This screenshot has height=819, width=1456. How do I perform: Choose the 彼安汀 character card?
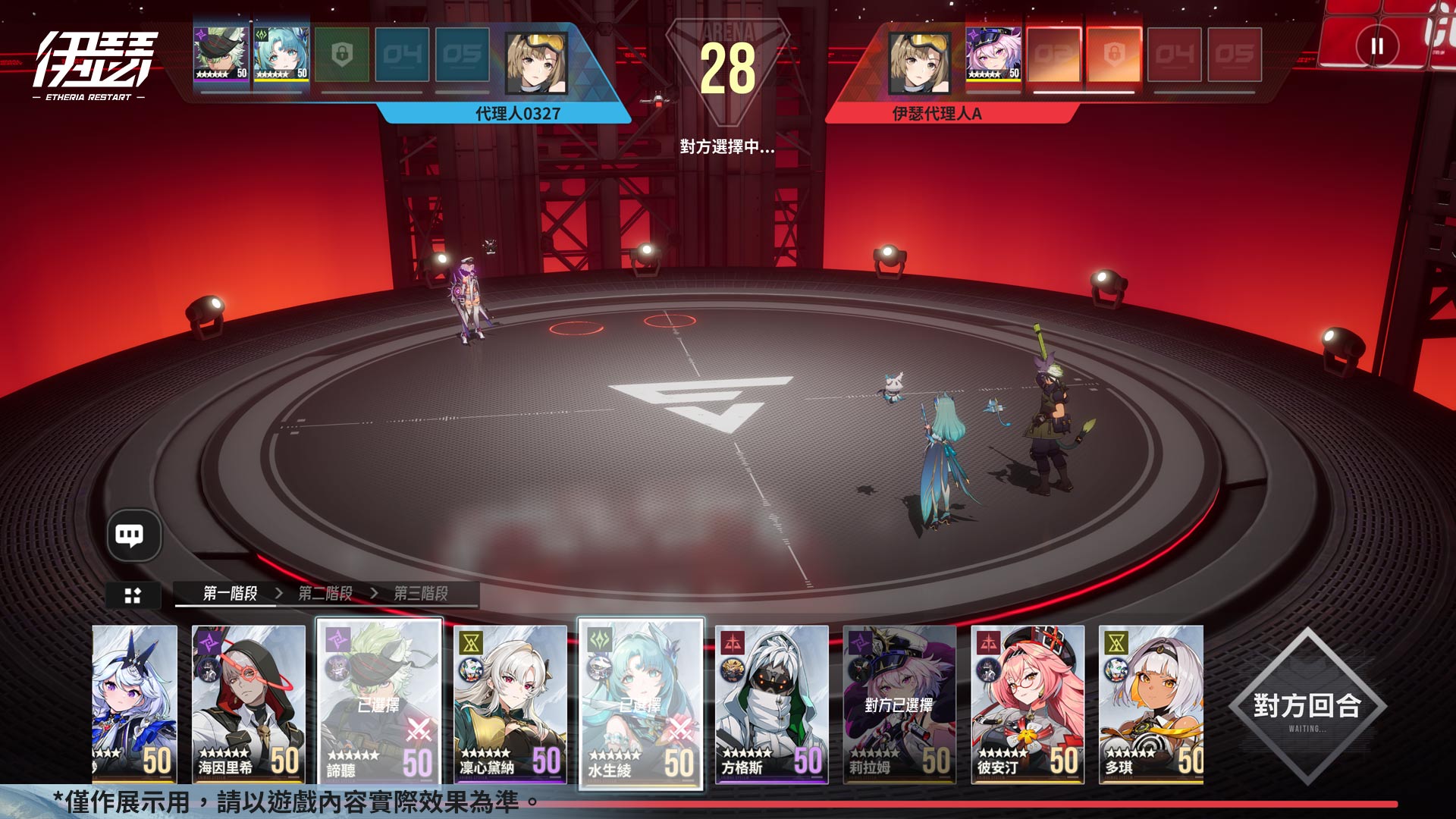1028,703
